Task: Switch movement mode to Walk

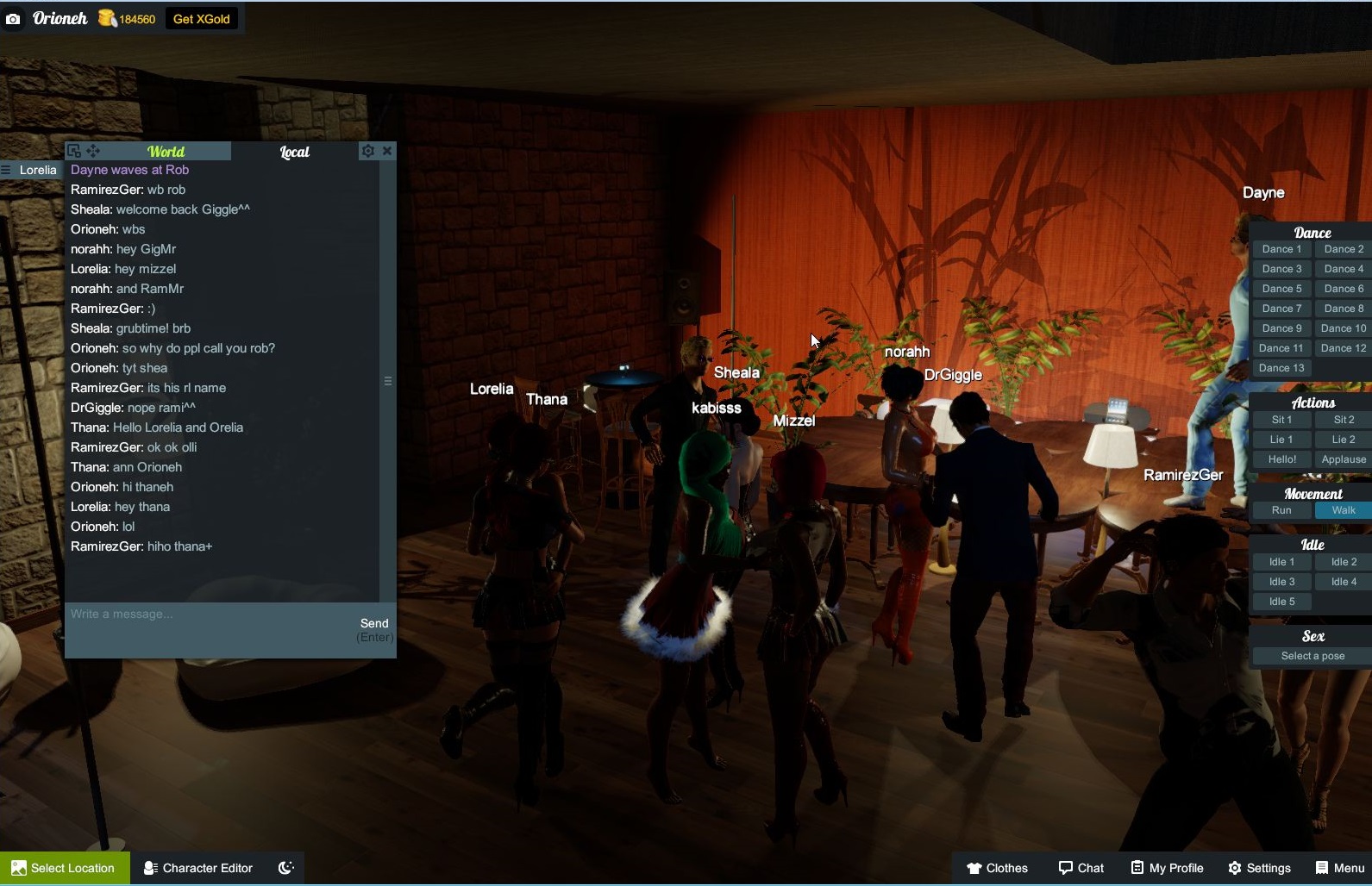Action: click(1342, 509)
